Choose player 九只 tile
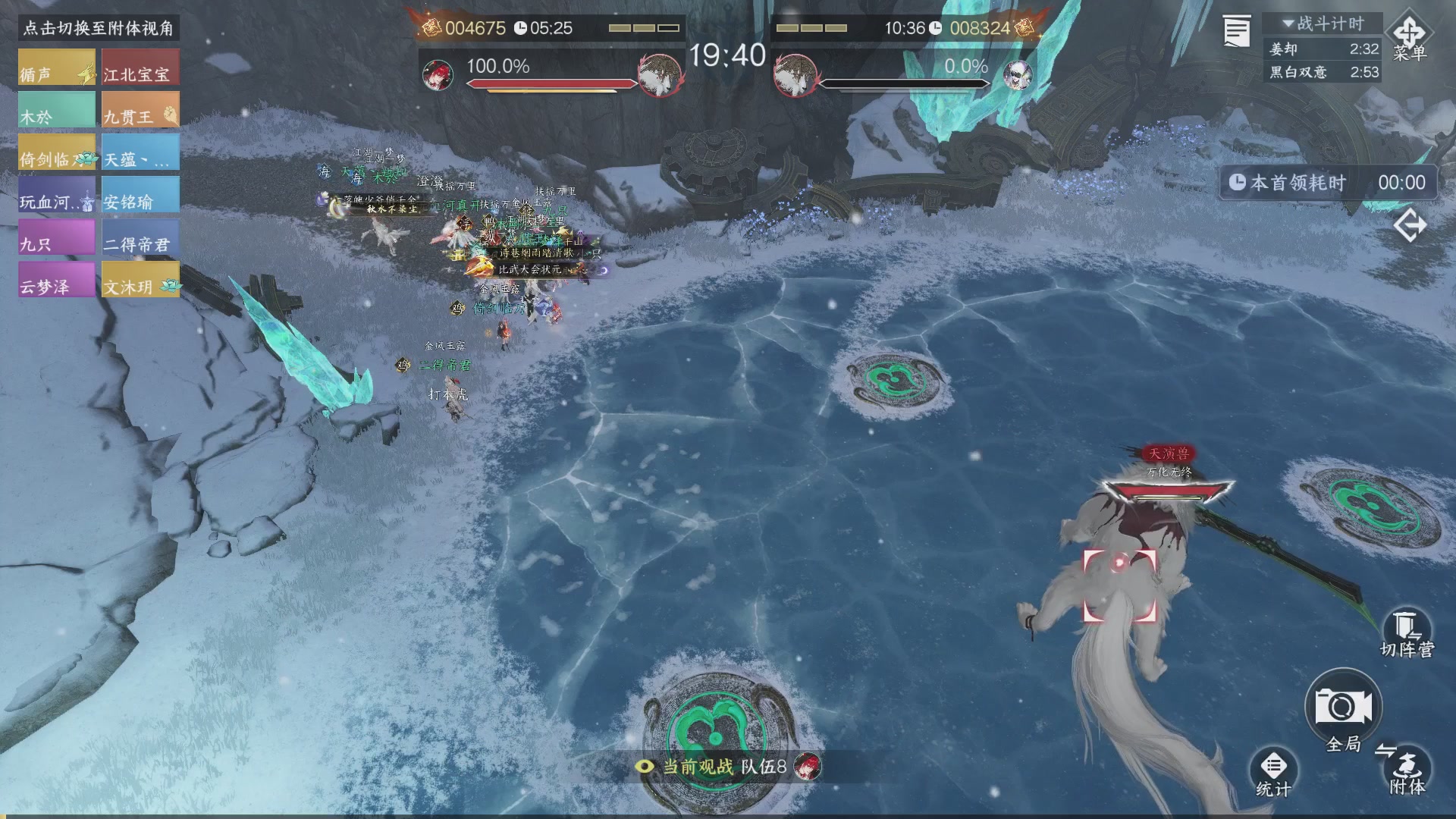 coord(57,238)
